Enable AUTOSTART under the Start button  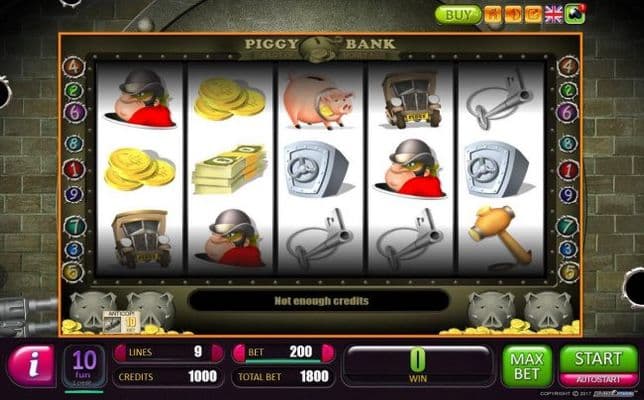click(598, 380)
